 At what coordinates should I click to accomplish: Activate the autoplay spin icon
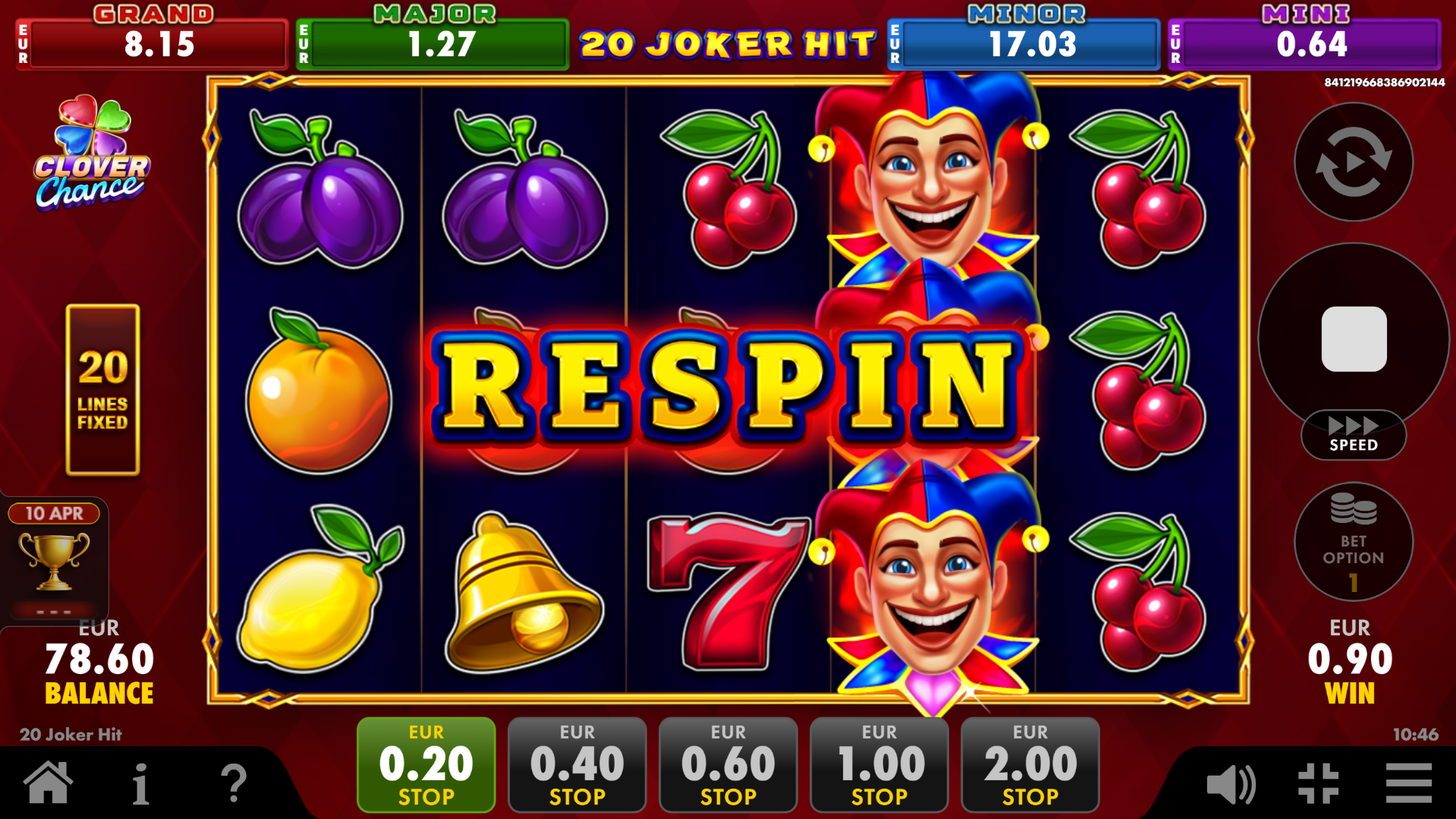[1353, 162]
